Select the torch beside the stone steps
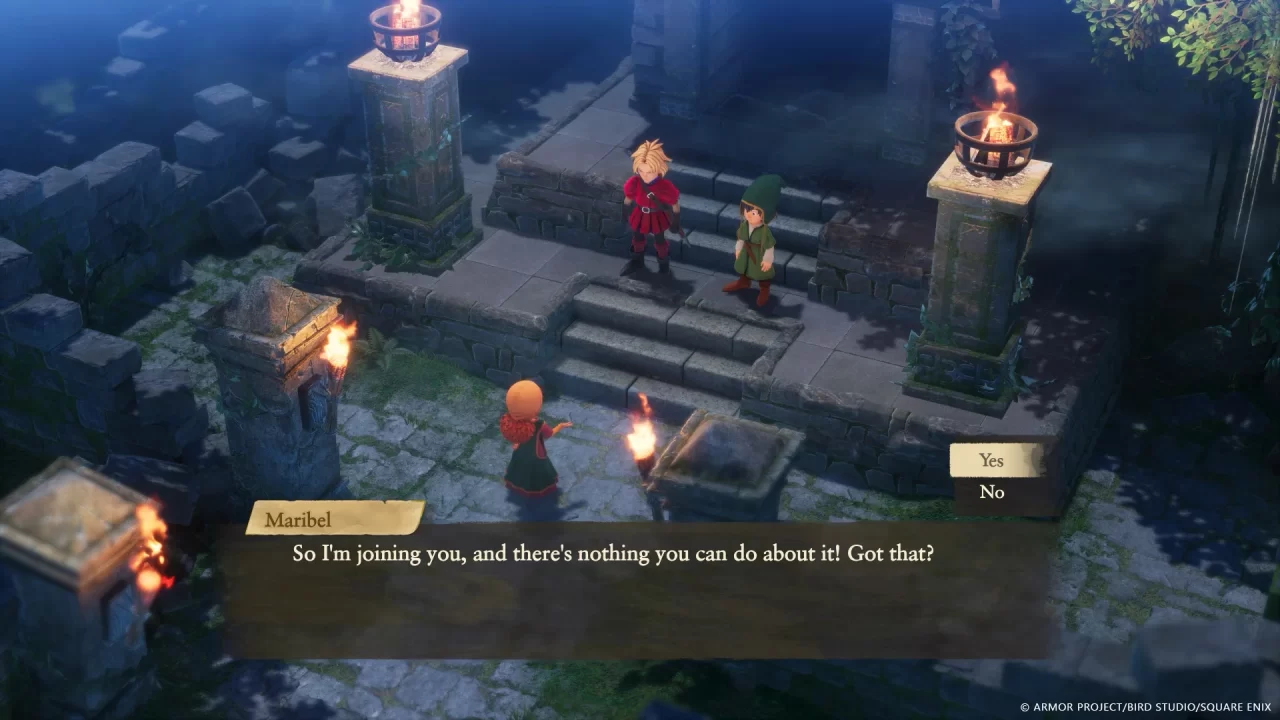The height and width of the screenshot is (720, 1280). (x=645, y=440)
